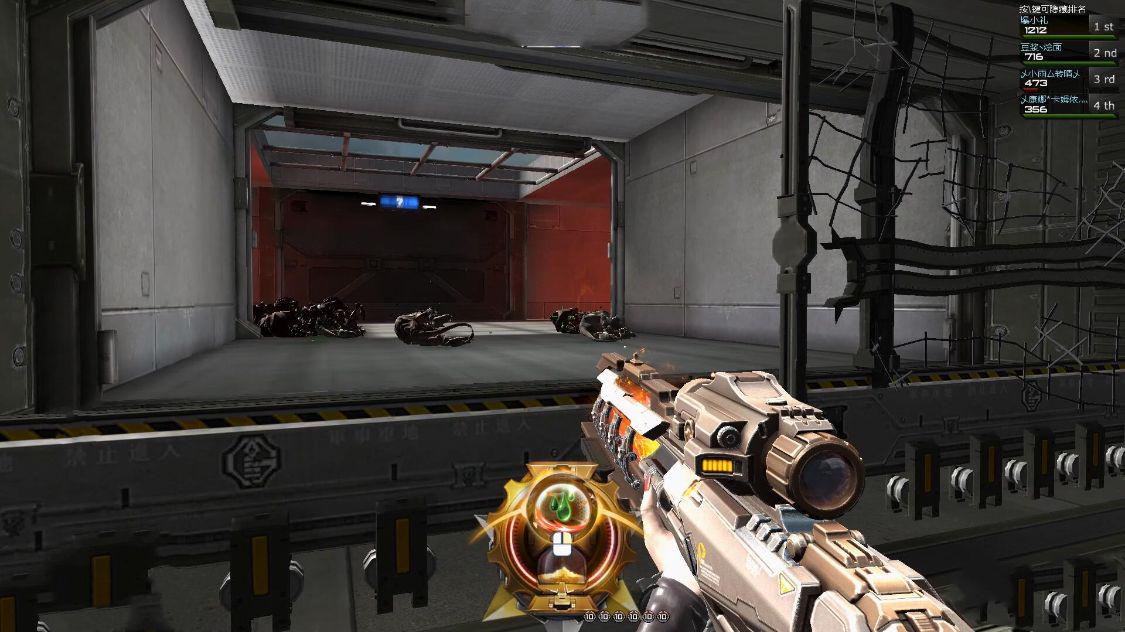This screenshot has width=1125, height=632.
Task: Select the 1st place player row
Action: (x=1068, y=26)
